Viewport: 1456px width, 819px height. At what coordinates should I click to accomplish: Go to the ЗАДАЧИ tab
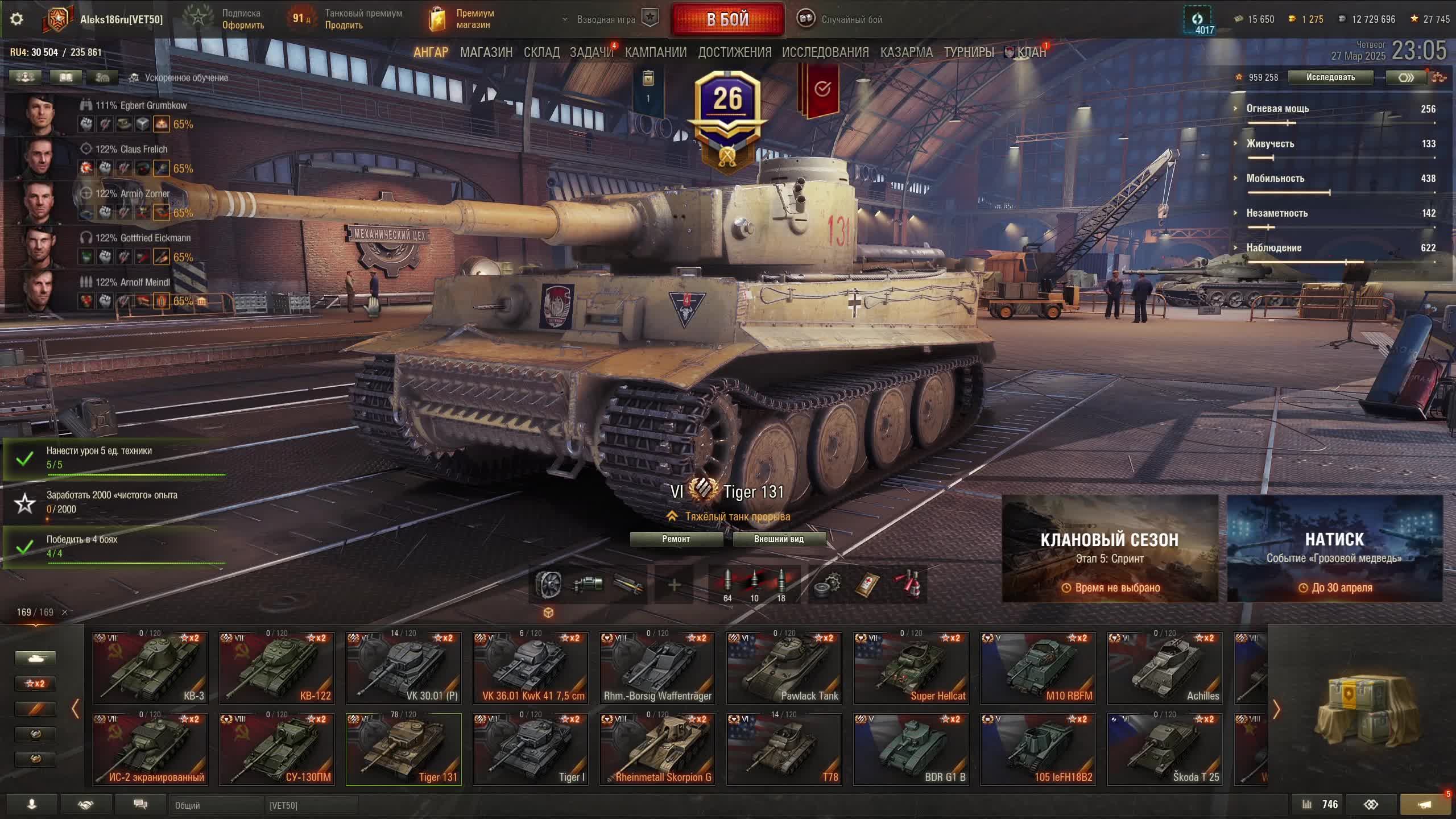(x=591, y=52)
